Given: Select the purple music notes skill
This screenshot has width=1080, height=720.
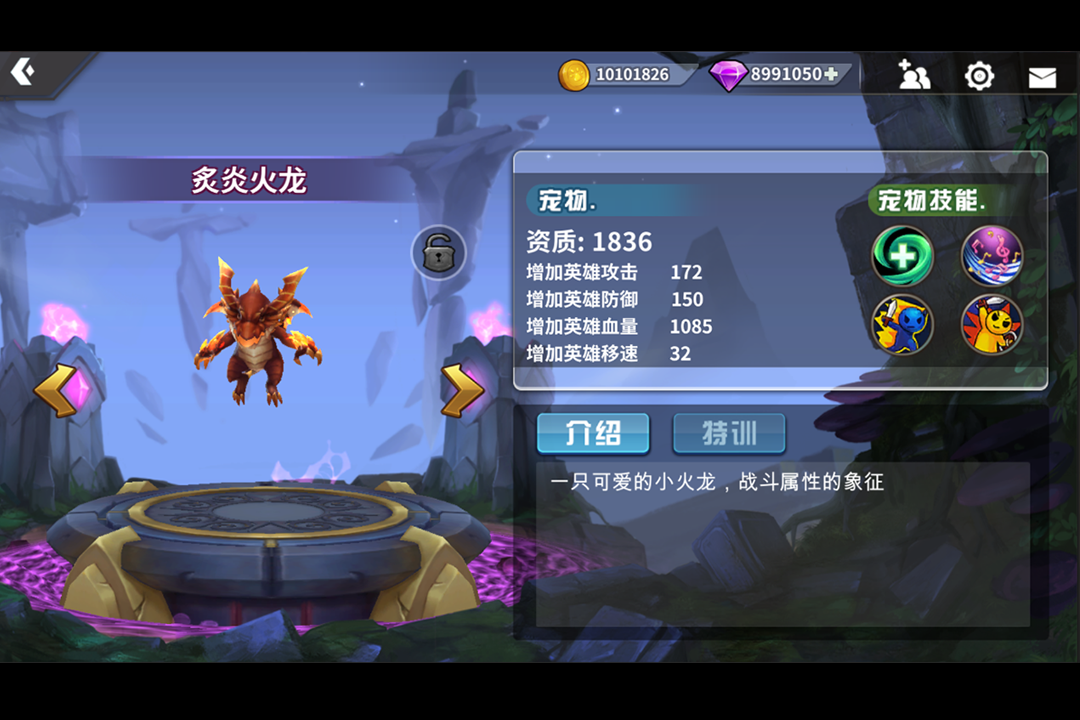Looking at the screenshot, I should [992, 256].
